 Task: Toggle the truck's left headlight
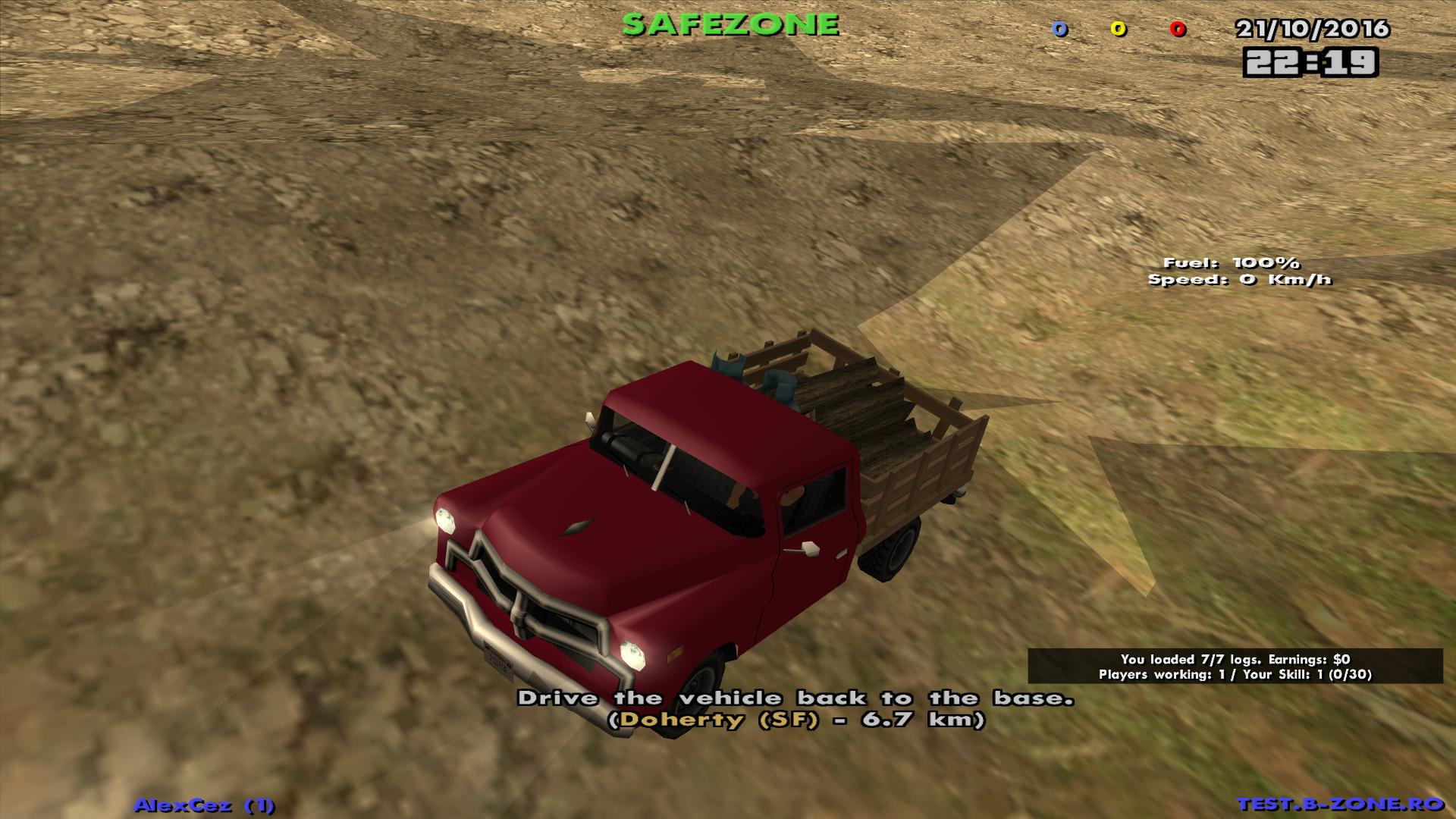pyautogui.click(x=446, y=520)
